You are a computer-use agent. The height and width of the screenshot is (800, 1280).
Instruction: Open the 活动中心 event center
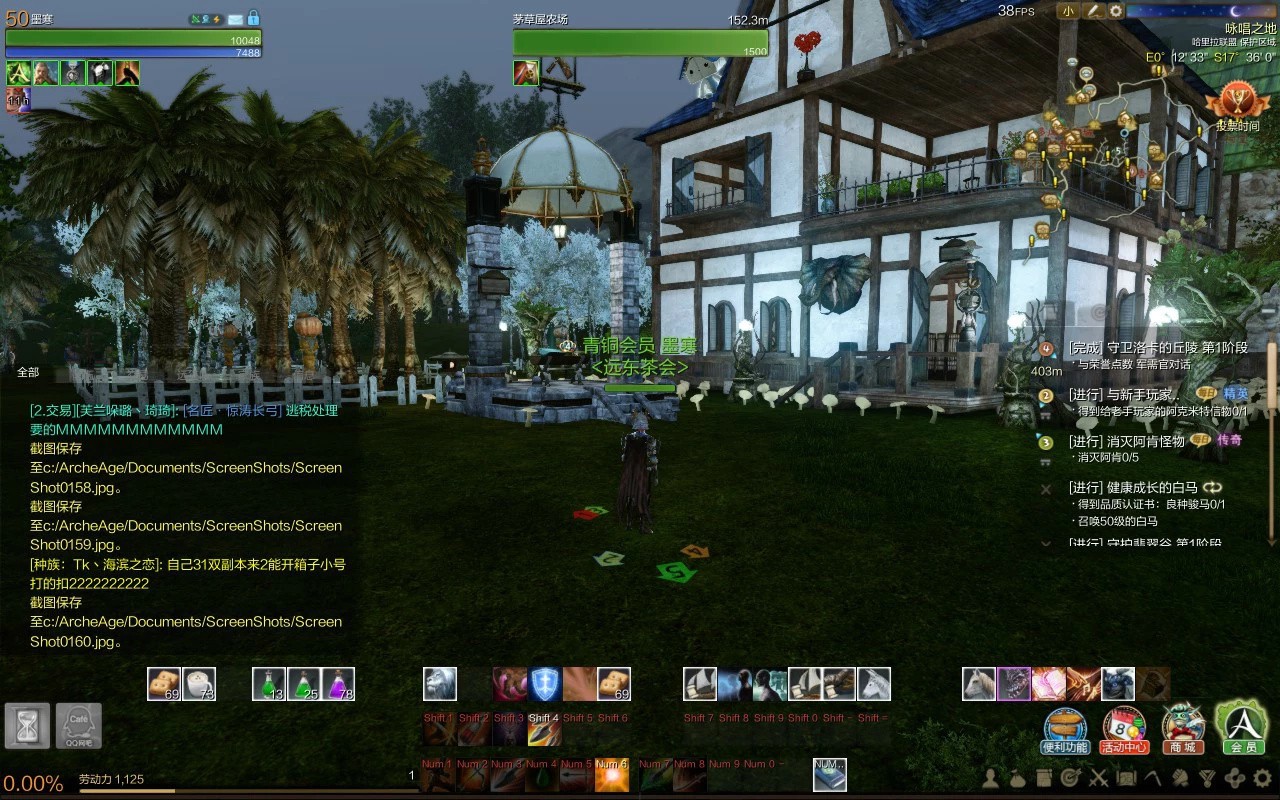pyautogui.click(x=1124, y=729)
